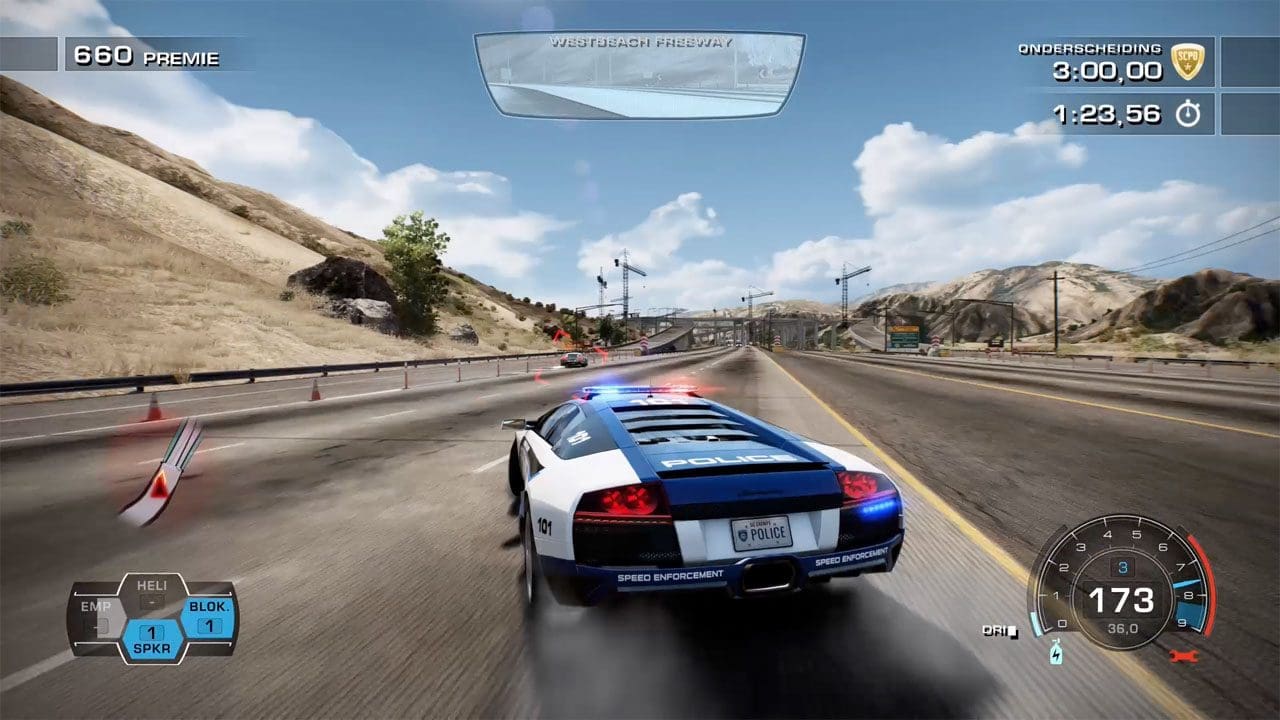Click the red wrench damage icon
Viewport: 1280px width, 720px height.
coord(1182,656)
